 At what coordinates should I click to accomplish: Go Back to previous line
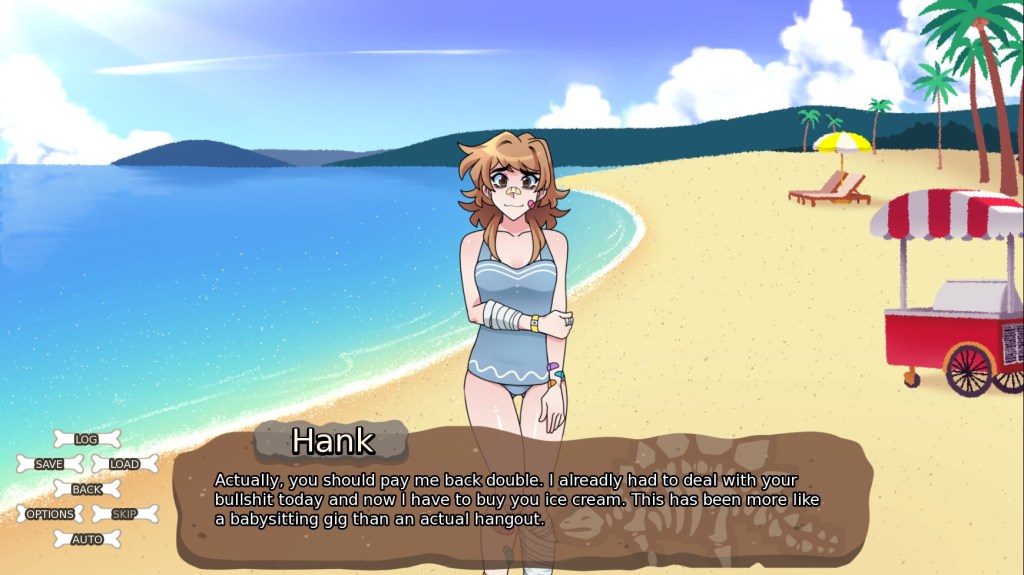pos(87,489)
